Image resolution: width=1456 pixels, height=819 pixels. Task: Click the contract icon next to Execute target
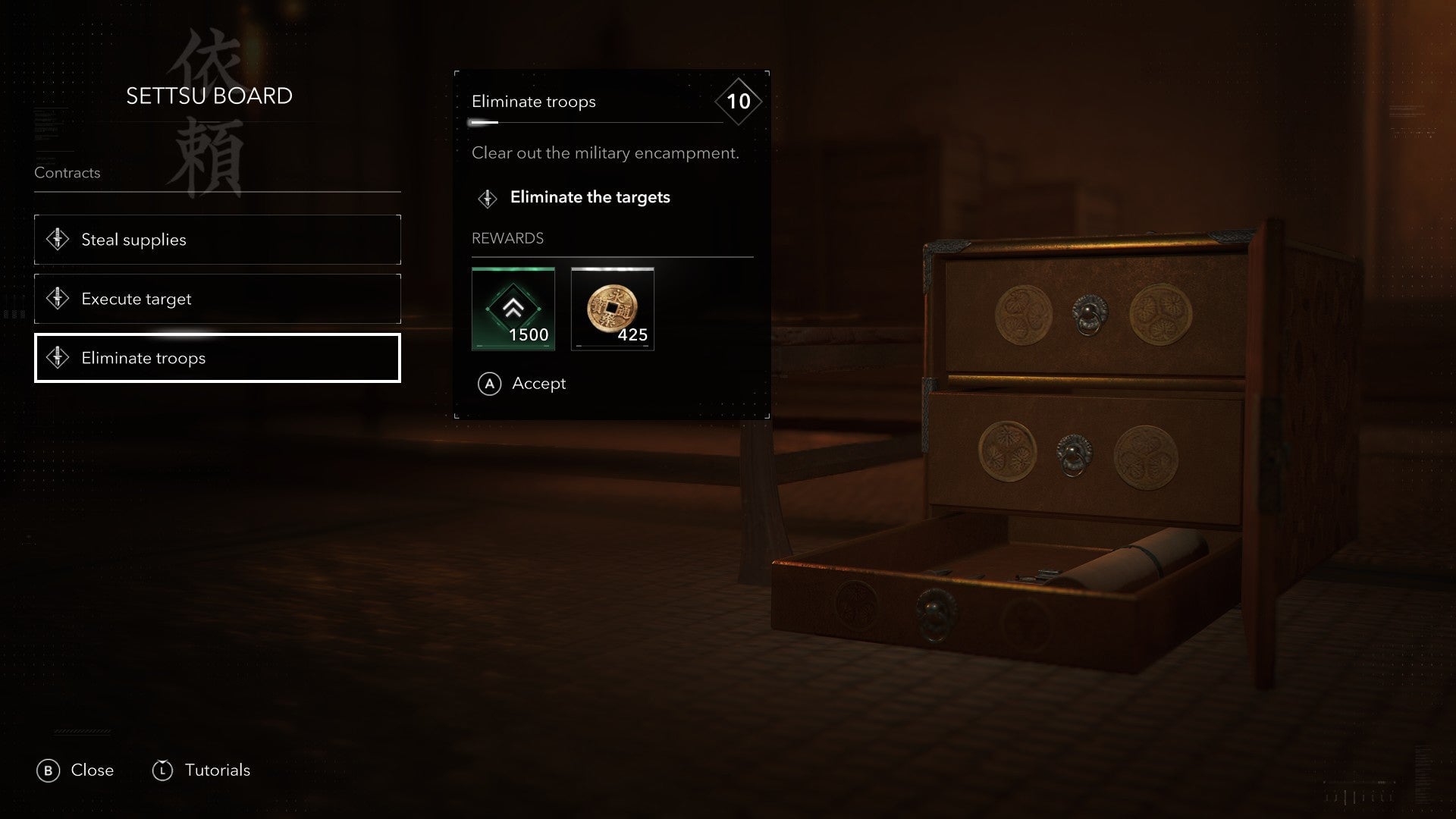pyautogui.click(x=59, y=299)
